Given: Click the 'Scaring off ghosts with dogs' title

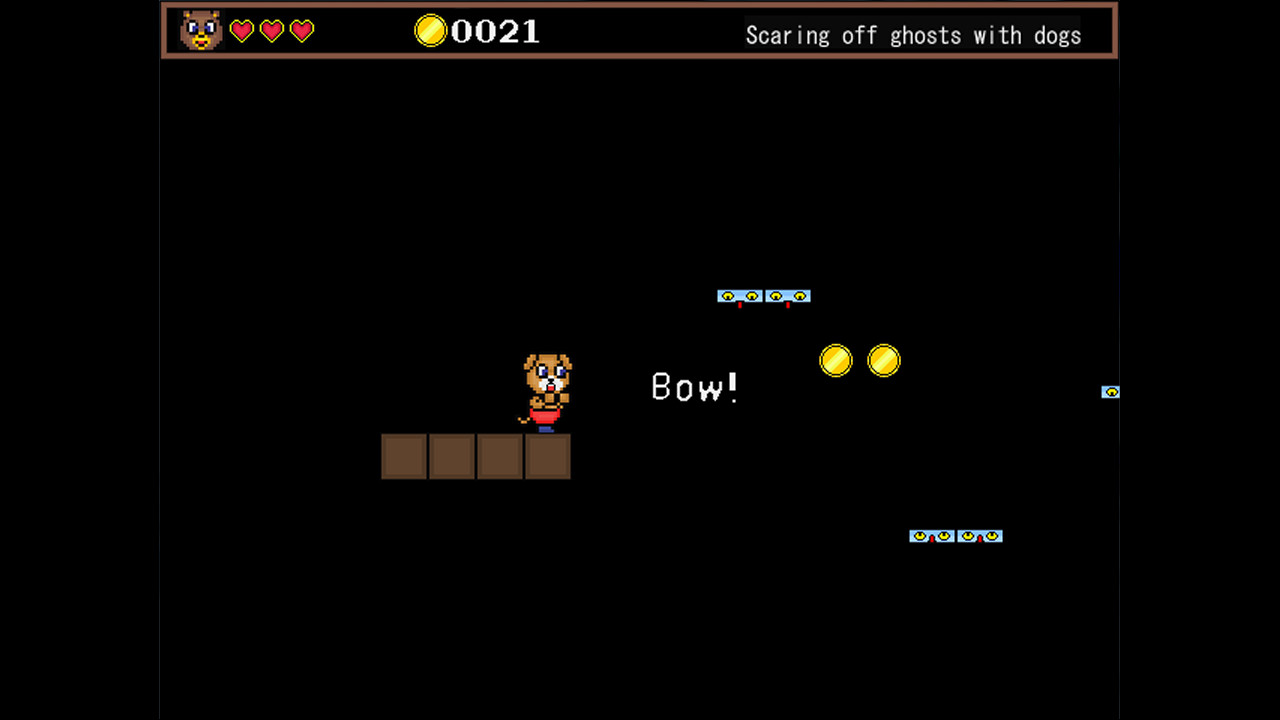Looking at the screenshot, I should [913, 36].
